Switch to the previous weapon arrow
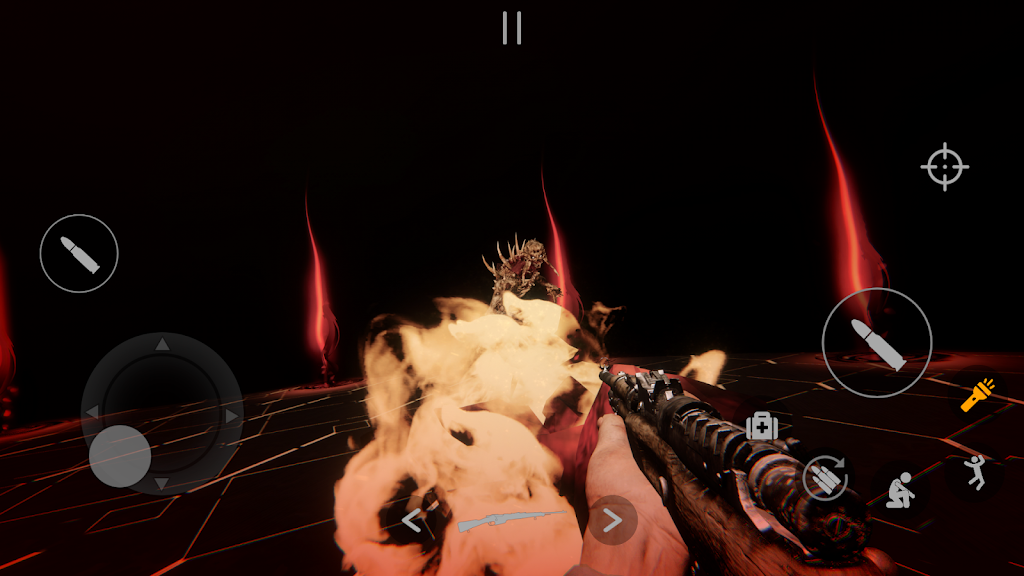This screenshot has width=1024, height=576. (412, 520)
